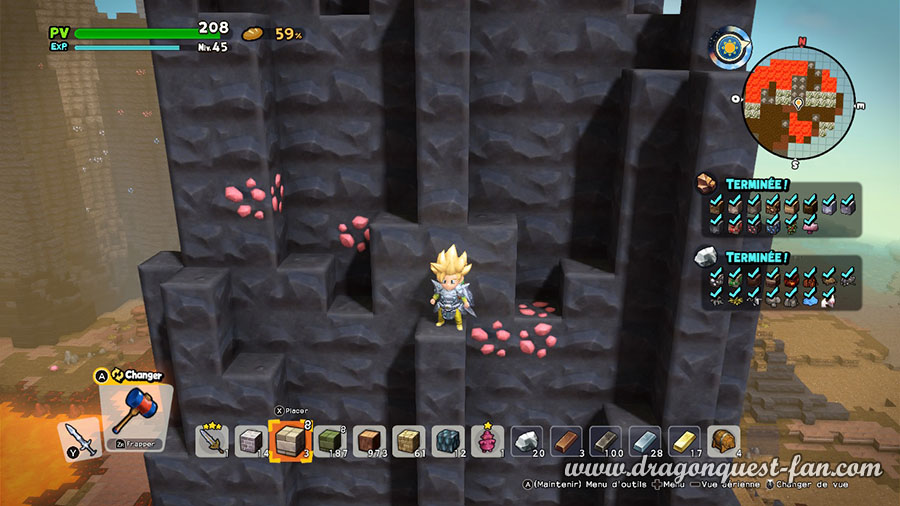Click the circular minimap

798,100
